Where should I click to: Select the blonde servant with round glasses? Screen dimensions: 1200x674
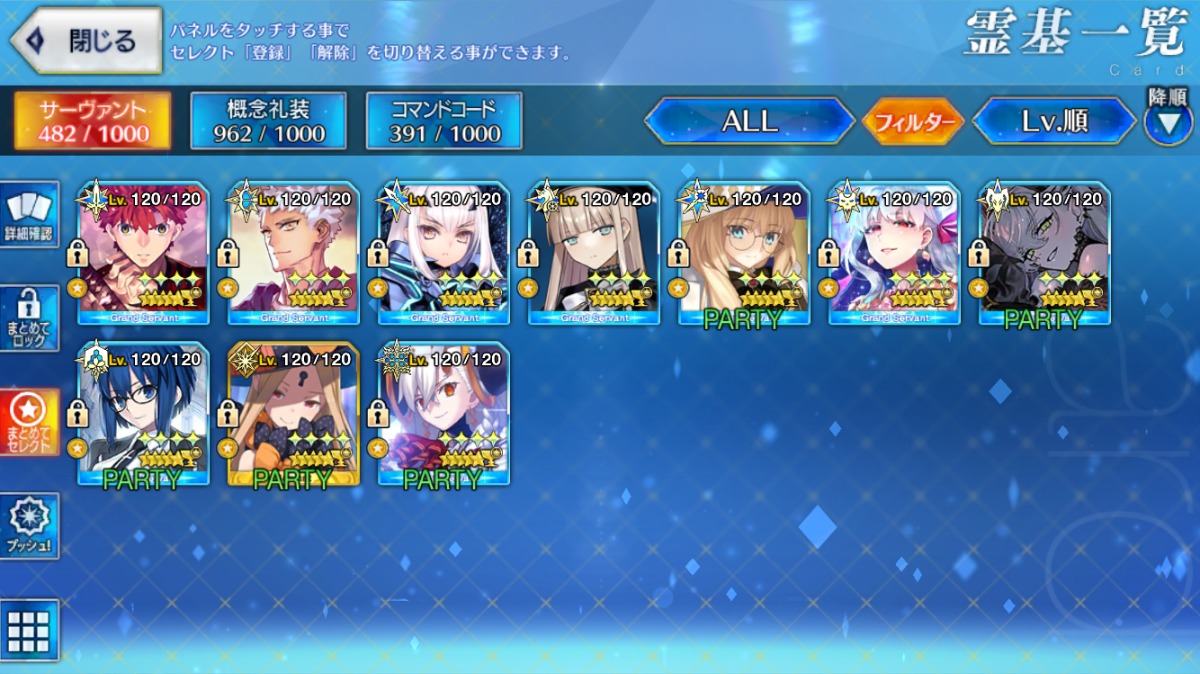pyautogui.click(x=743, y=253)
